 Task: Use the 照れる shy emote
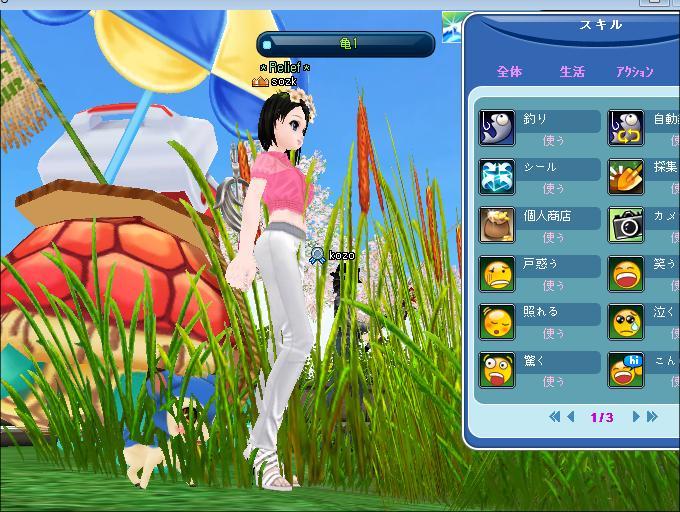[x=554, y=333]
